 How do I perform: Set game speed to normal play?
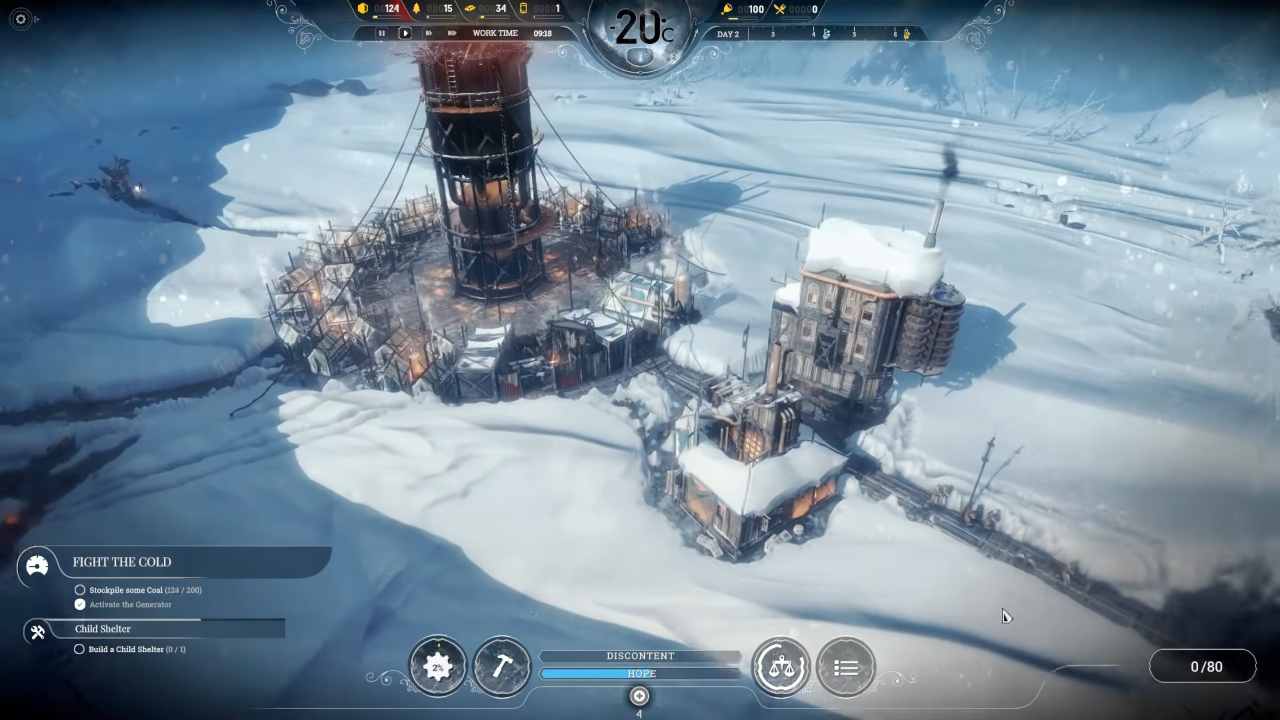click(405, 33)
